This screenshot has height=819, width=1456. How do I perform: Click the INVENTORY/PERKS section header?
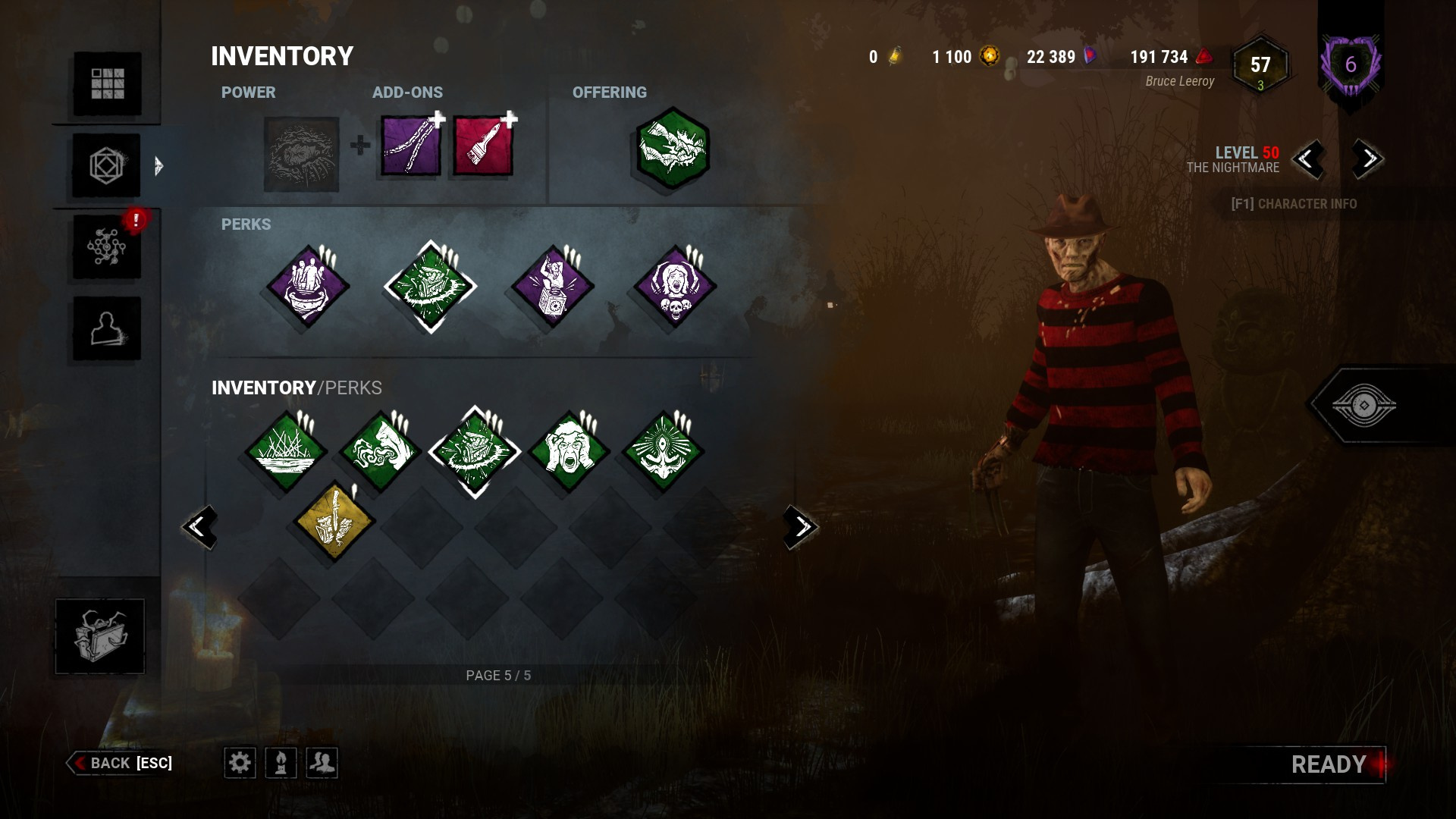pos(297,386)
